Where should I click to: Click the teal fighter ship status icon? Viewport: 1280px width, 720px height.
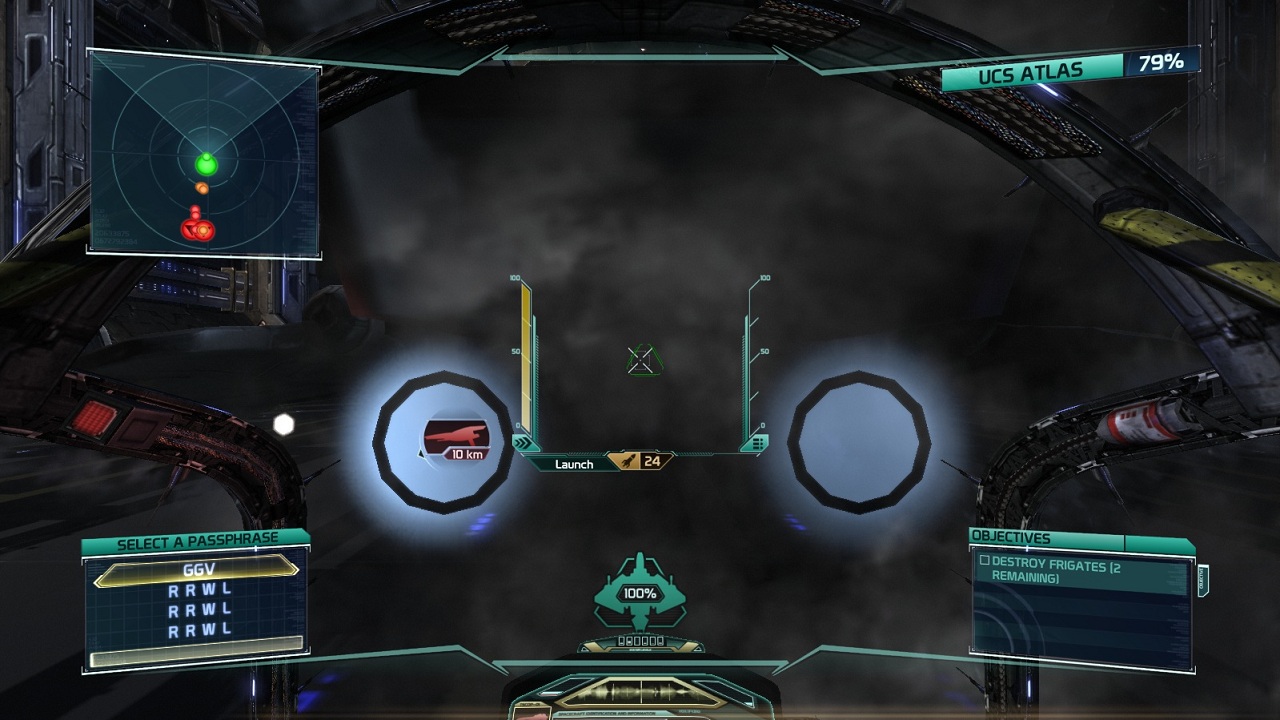click(x=640, y=592)
